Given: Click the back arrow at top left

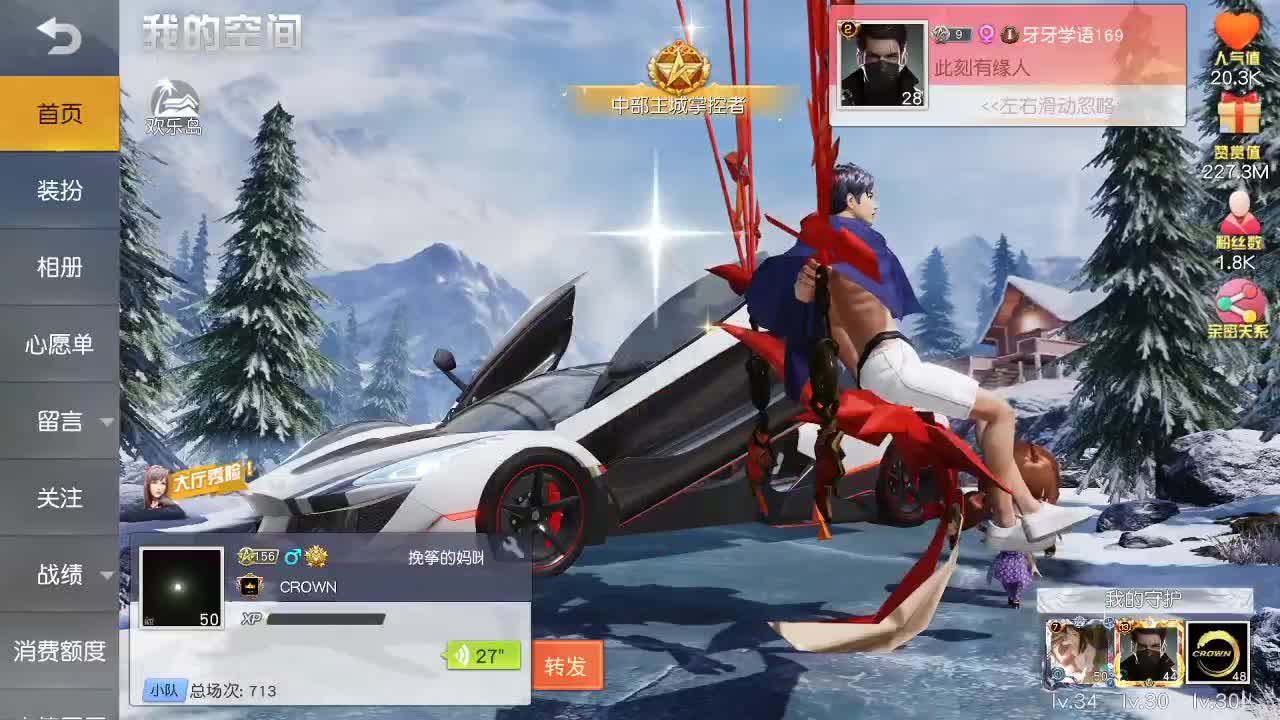Looking at the screenshot, I should pos(60,35).
